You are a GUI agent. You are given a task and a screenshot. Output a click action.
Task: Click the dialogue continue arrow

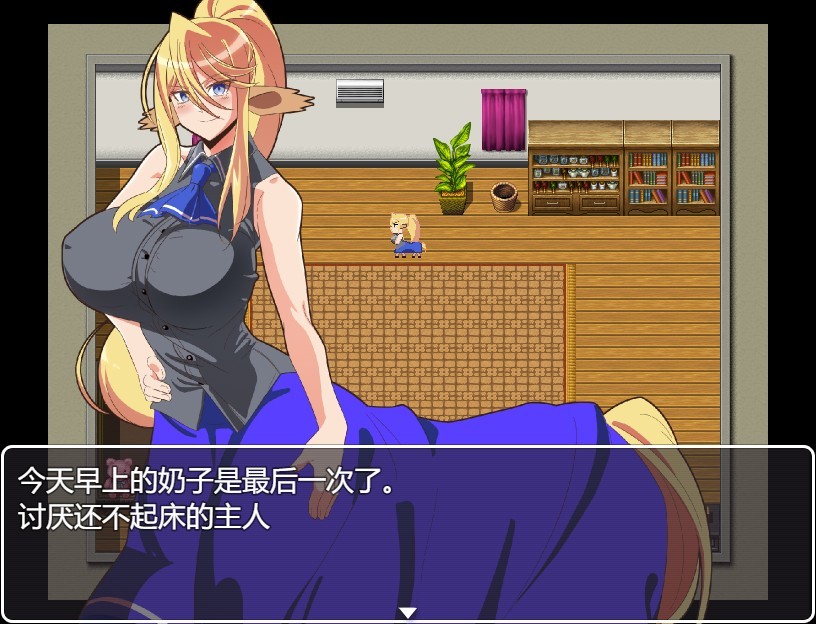click(x=407, y=612)
